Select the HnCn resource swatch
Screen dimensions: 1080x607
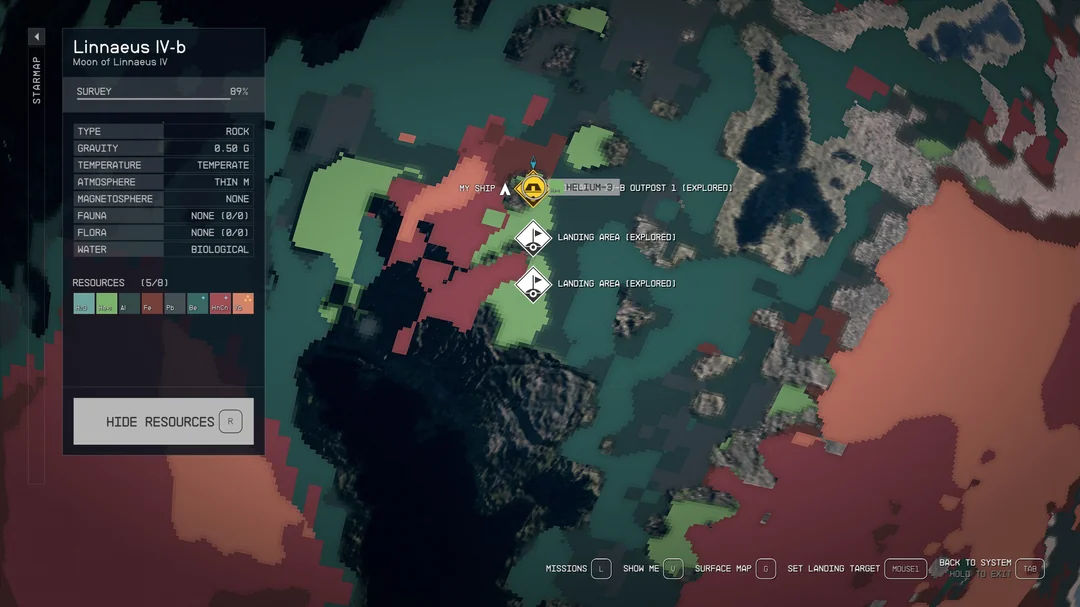220,303
